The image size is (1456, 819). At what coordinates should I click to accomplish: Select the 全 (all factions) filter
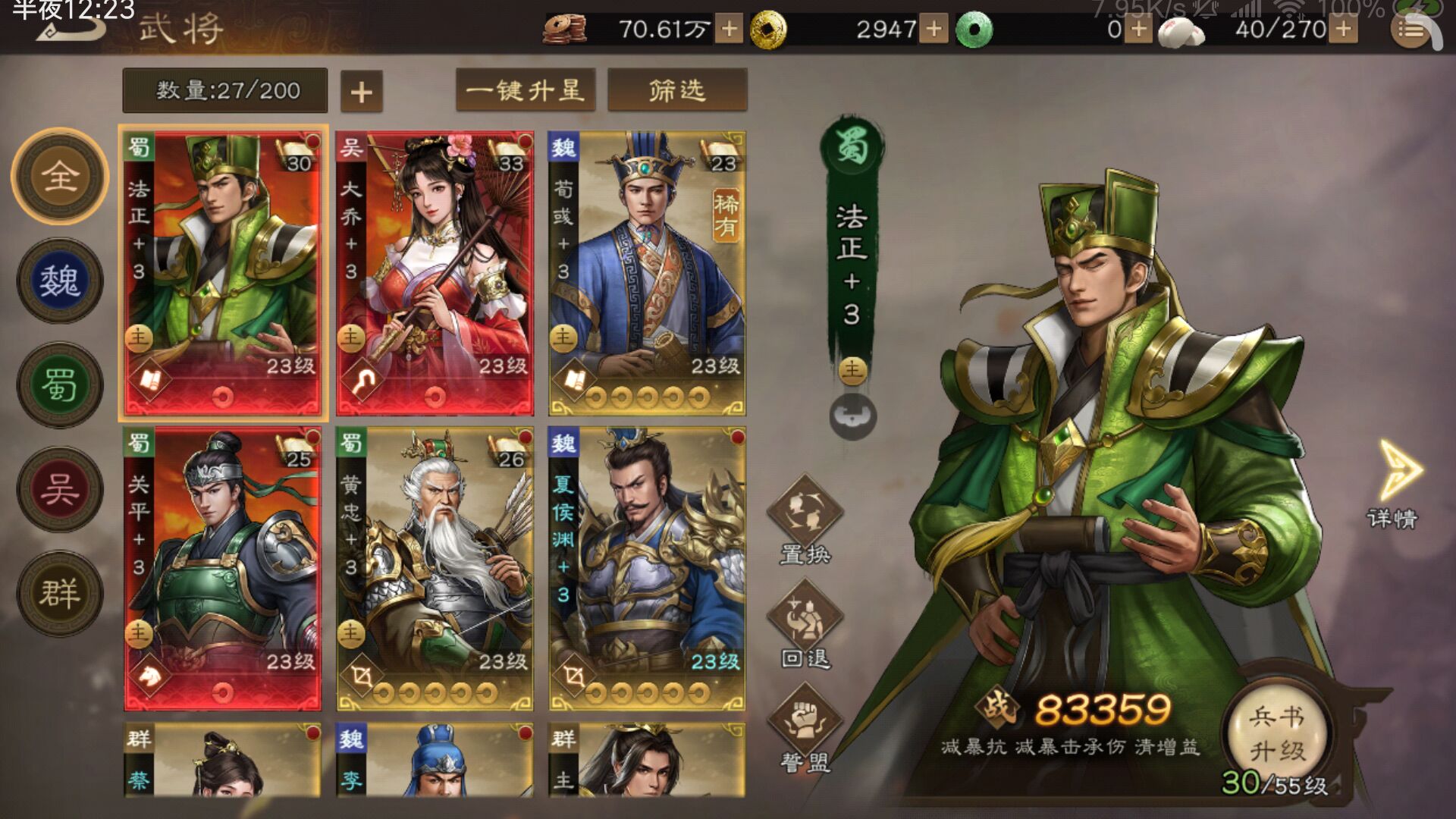[61, 176]
